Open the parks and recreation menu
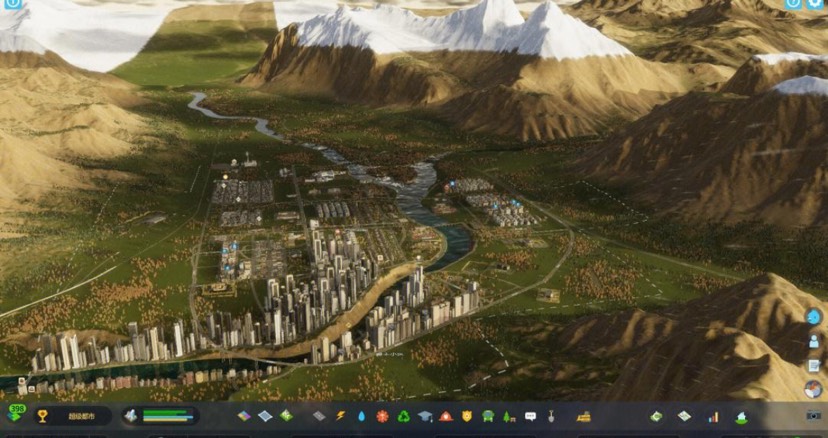This screenshot has width=828, height=438. [x=508, y=416]
